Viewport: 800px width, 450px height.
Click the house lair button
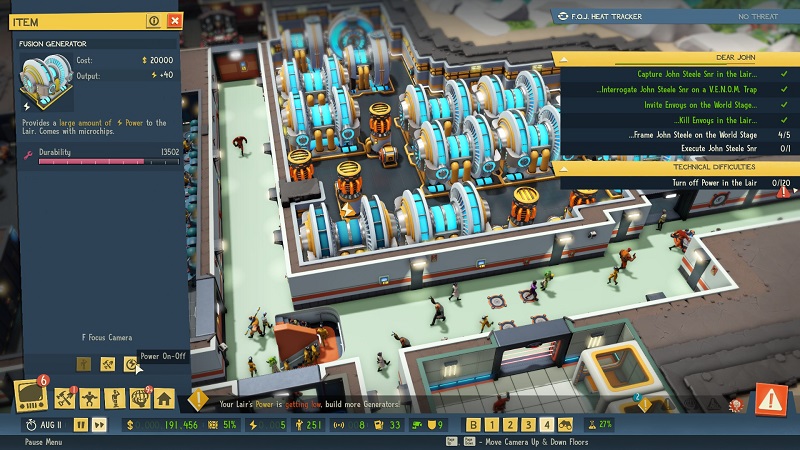tap(164, 400)
